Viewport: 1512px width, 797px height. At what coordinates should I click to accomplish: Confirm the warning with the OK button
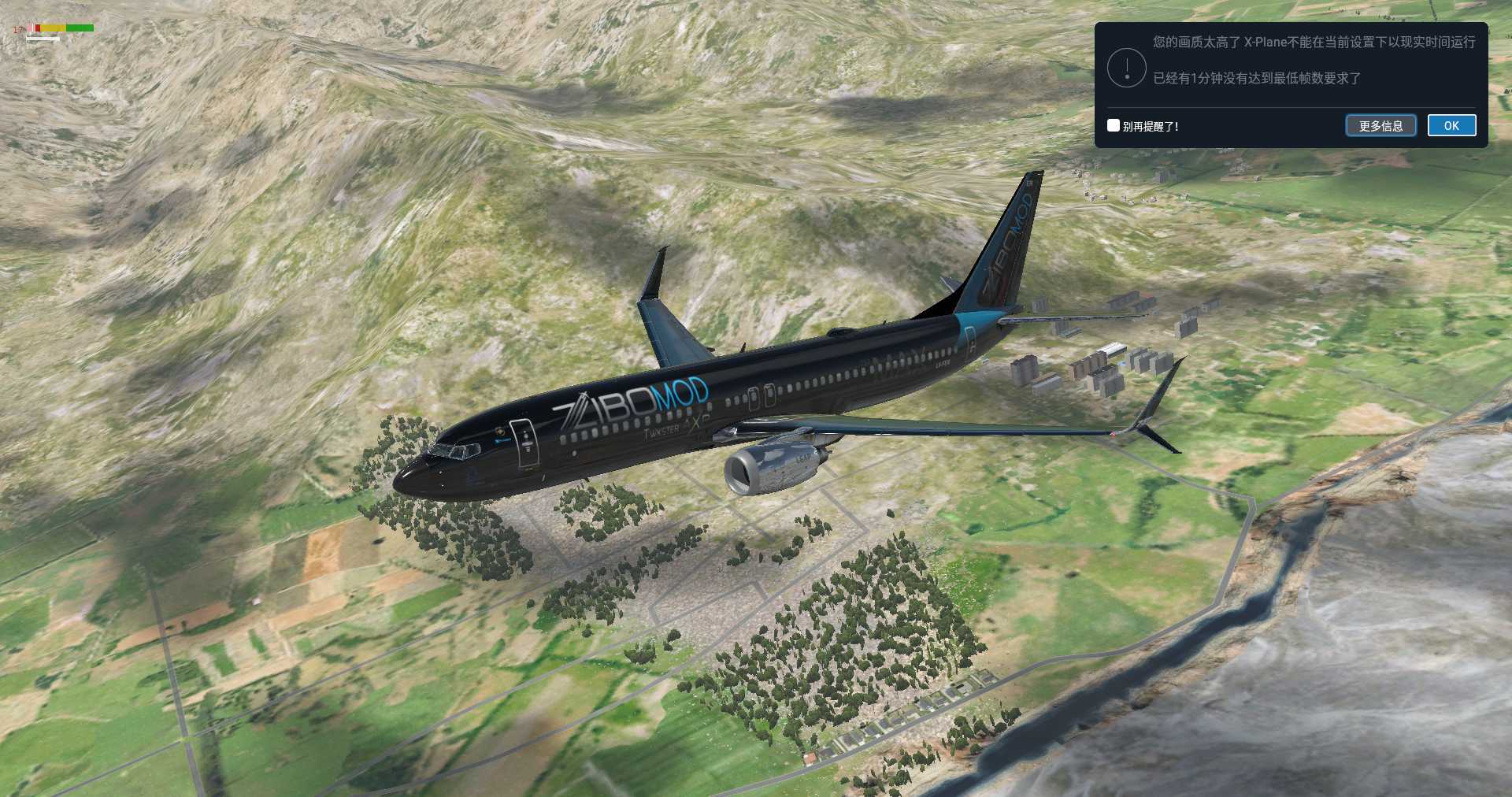1451,126
